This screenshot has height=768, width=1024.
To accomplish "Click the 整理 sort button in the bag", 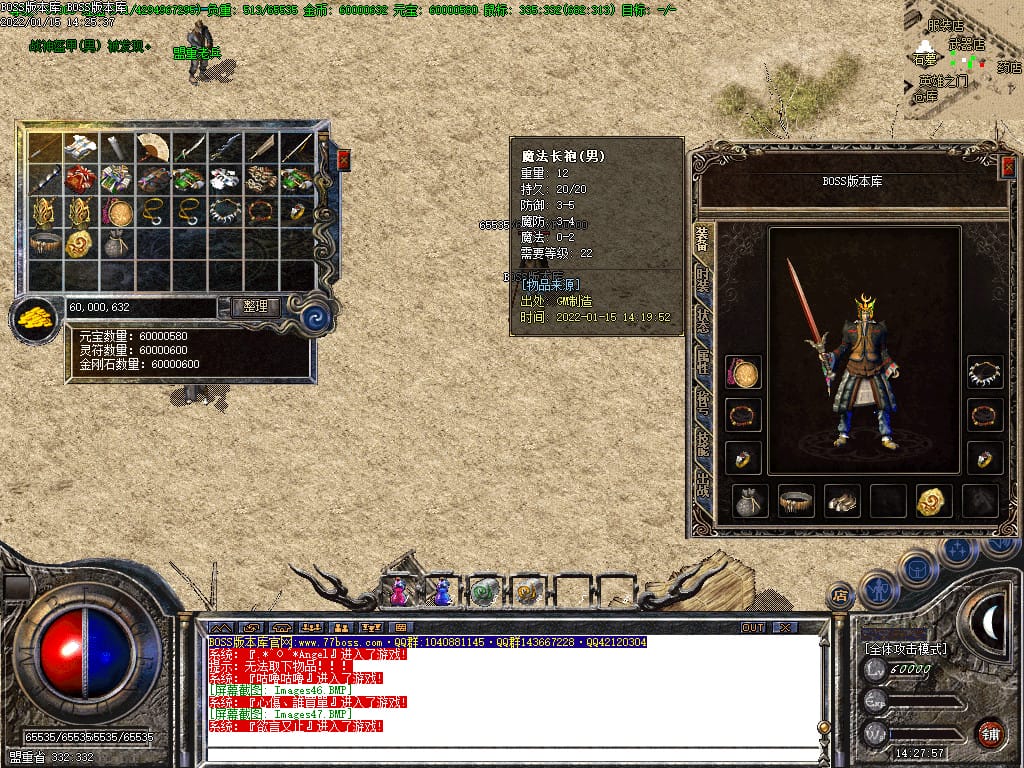I will tap(255, 307).
